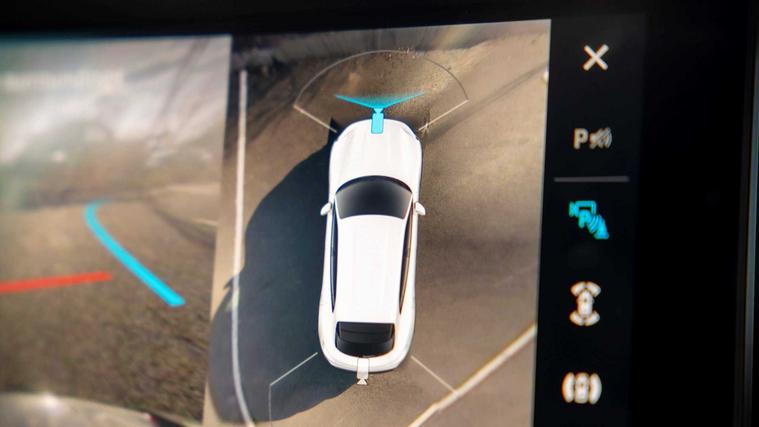This screenshot has height=427, width=759.
Task: Close the parking camera view
Action: [595, 58]
